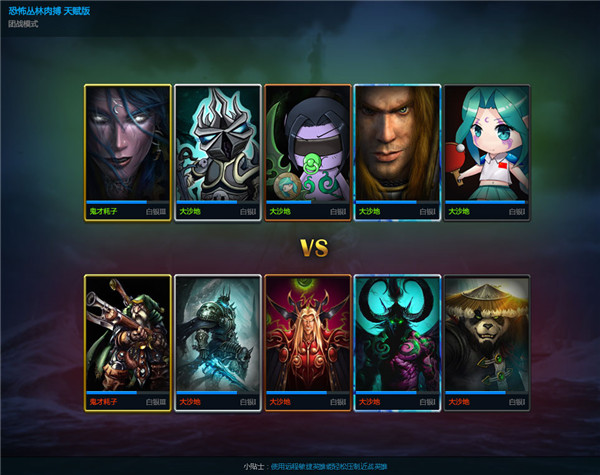The width and height of the screenshot is (600, 475).
Task: Select the dark-haired woman hero card
Action: (127, 145)
